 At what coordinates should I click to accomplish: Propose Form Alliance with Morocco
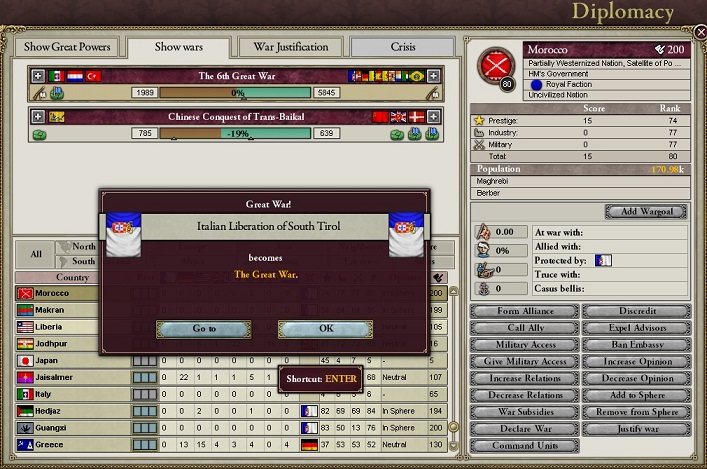524,311
